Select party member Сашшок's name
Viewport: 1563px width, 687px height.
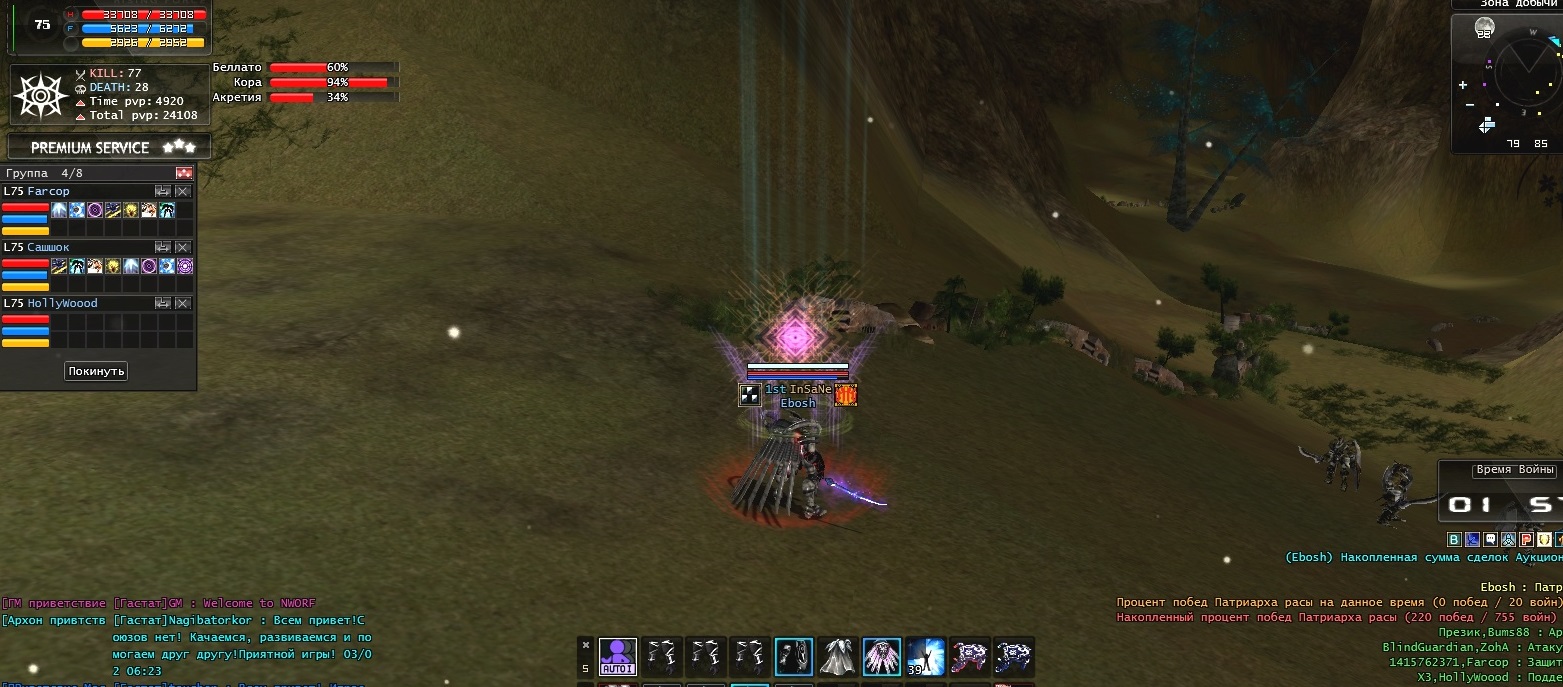pyautogui.click(x=48, y=247)
